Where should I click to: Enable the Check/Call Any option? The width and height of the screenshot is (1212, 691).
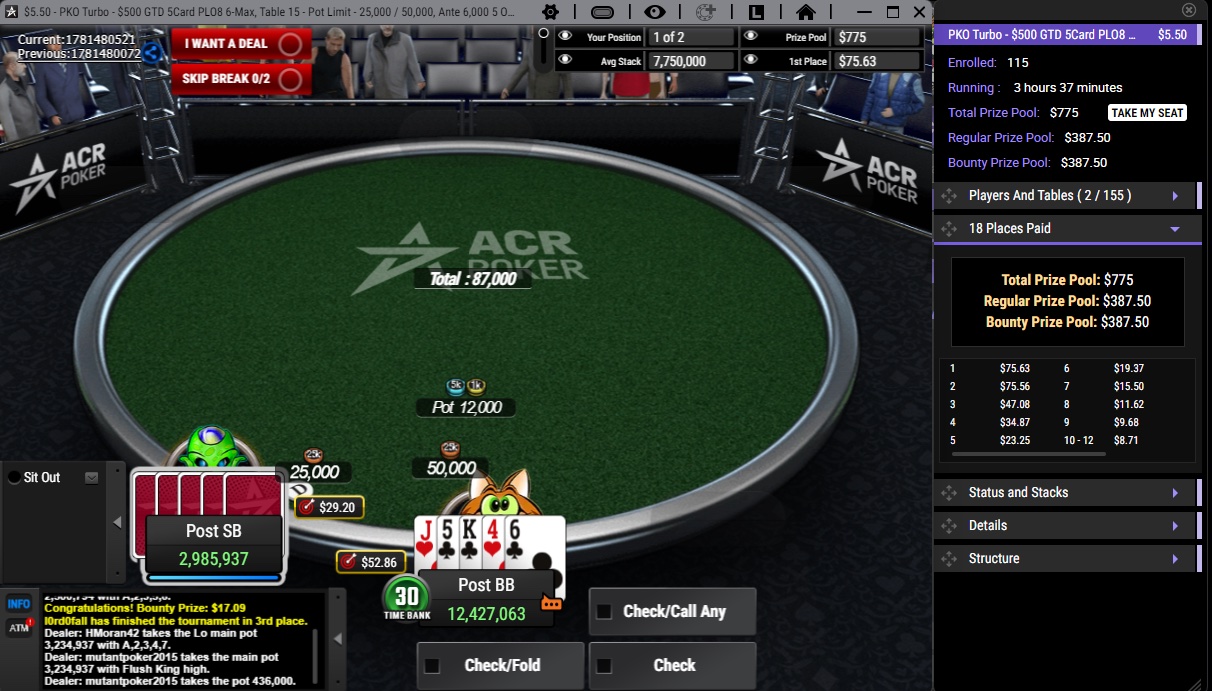coord(604,612)
